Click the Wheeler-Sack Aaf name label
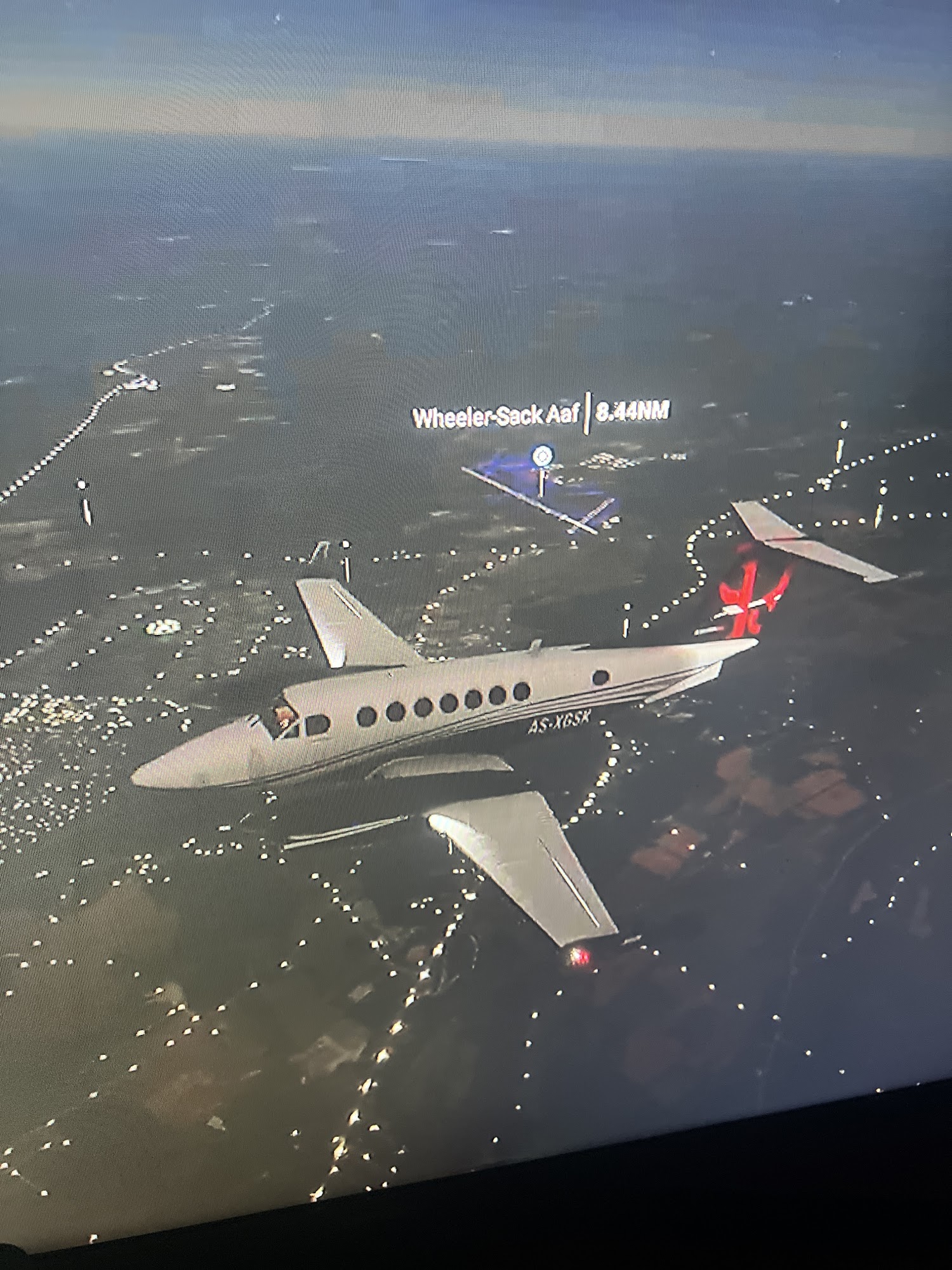The width and height of the screenshot is (952, 1270). (x=495, y=417)
